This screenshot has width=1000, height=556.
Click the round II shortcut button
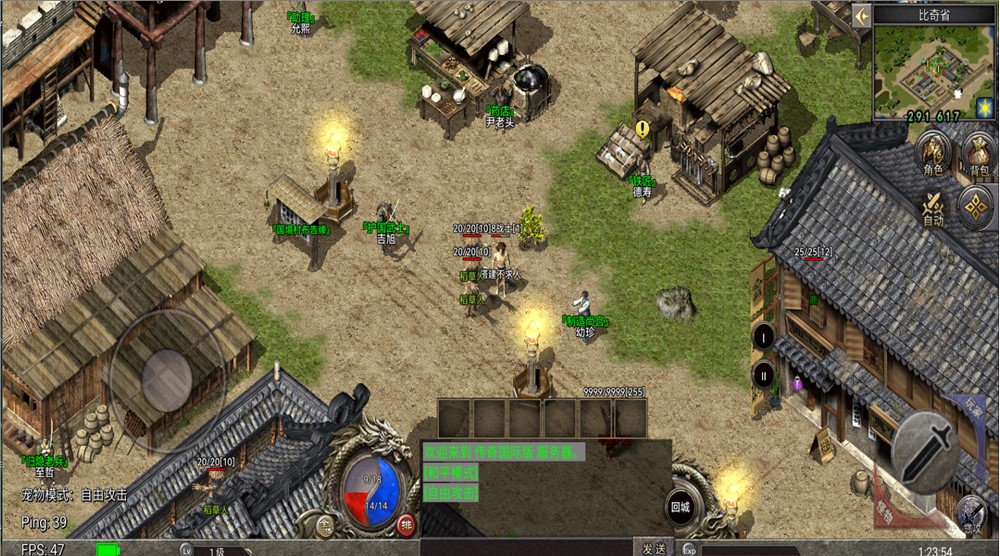(x=764, y=376)
